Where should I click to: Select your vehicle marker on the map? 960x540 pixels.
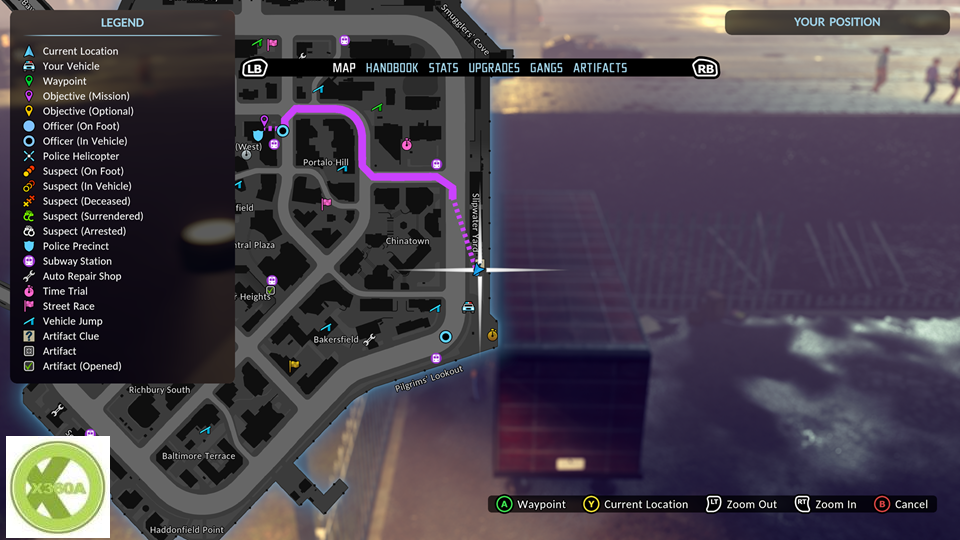tap(468, 307)
